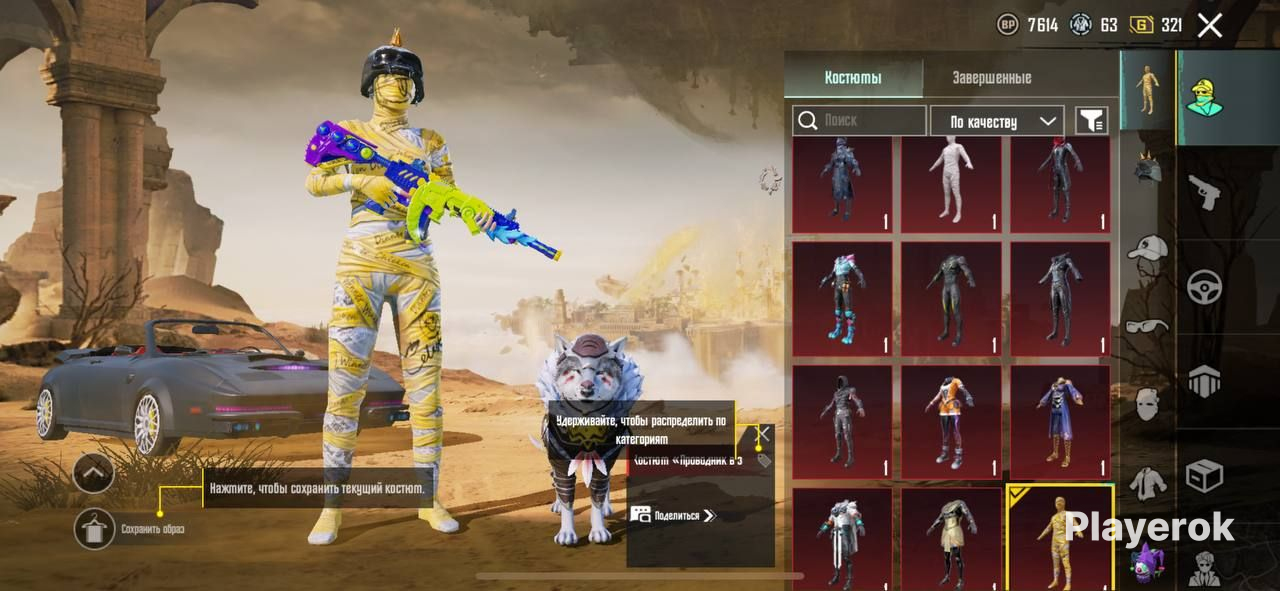Click the Поиск search field

pyautogui.click(x=860, y=121)
